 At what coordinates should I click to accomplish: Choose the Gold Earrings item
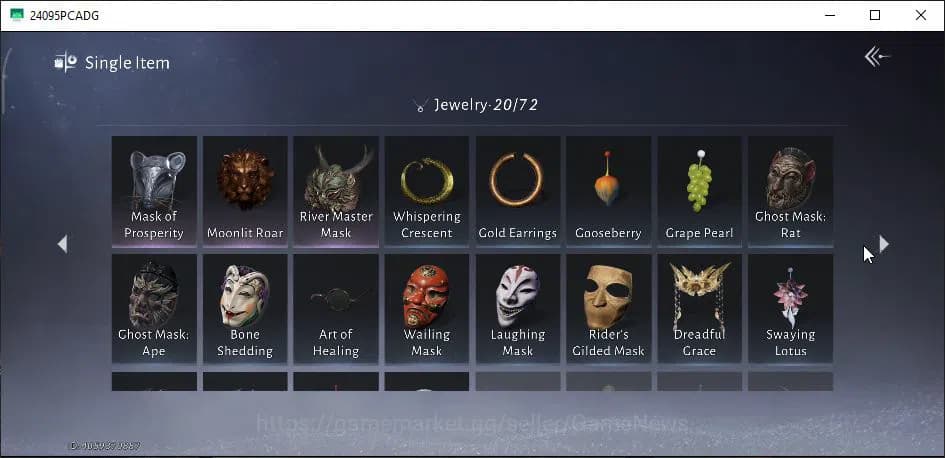tap(517, 190)
